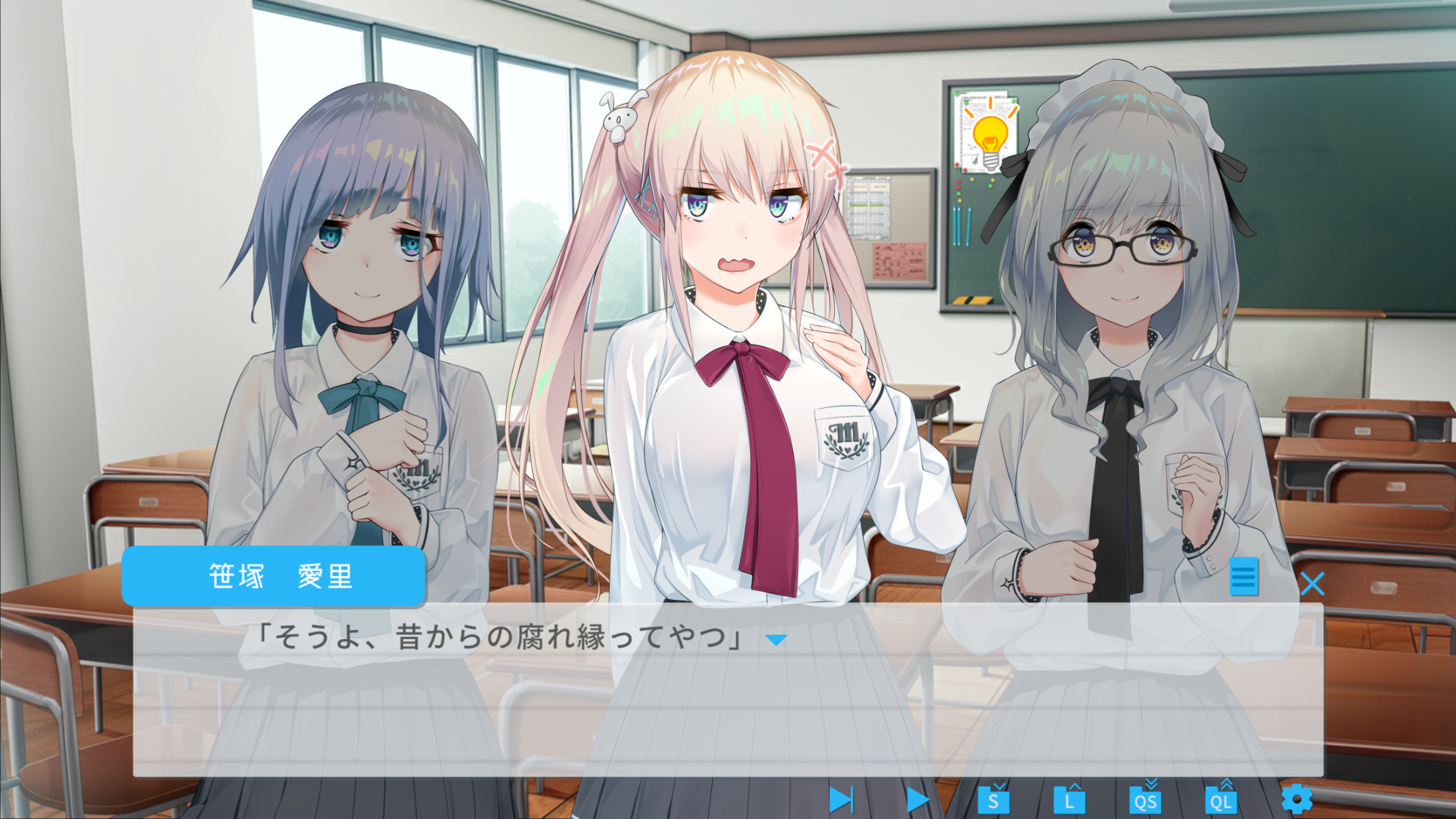The height and width of the screenshot is (819, 1456).
Task: Open the Load menu via the L folder icon
Action: [x=1070, y=799]
